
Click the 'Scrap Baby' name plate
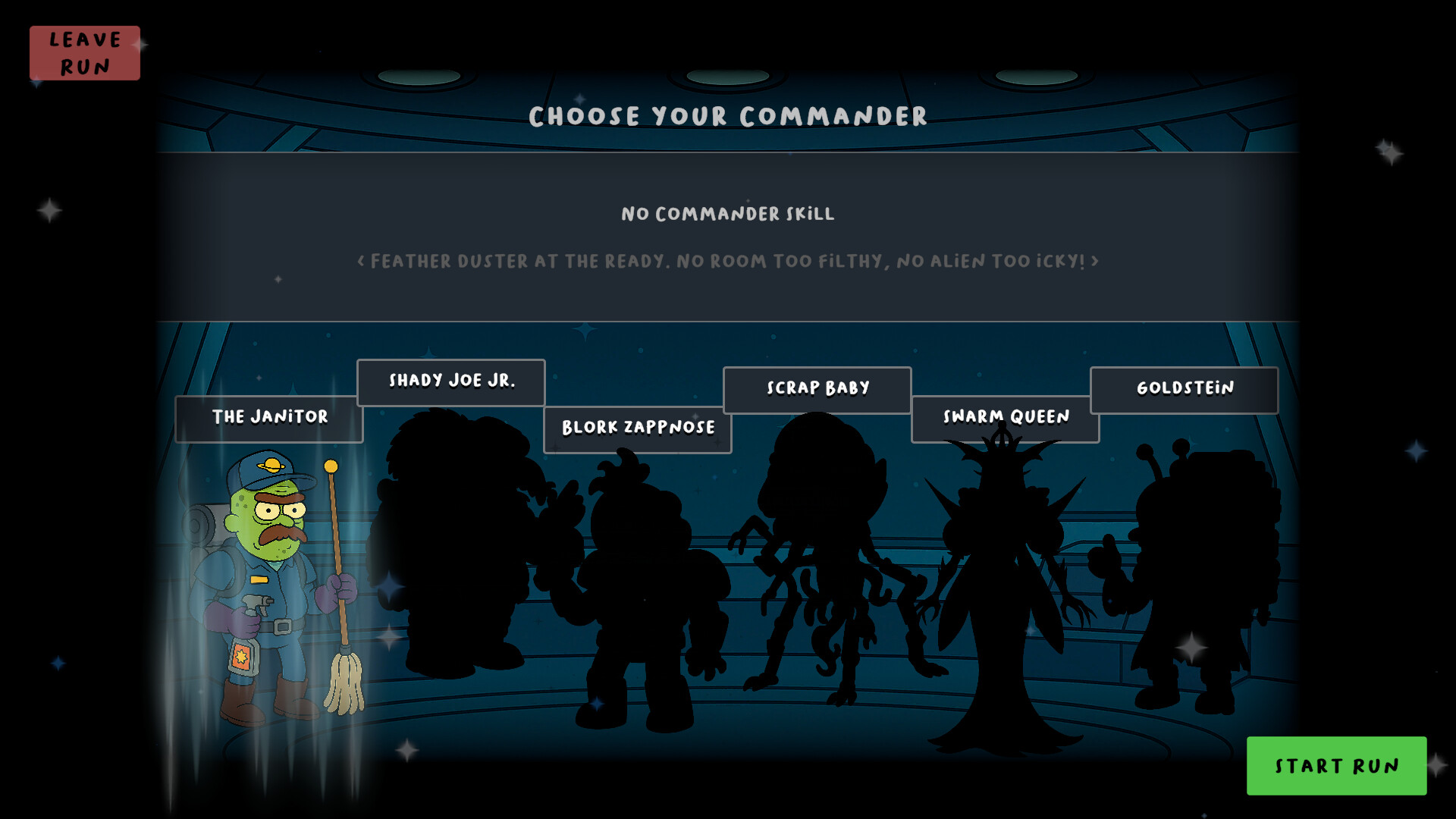[x=817, y=388]
